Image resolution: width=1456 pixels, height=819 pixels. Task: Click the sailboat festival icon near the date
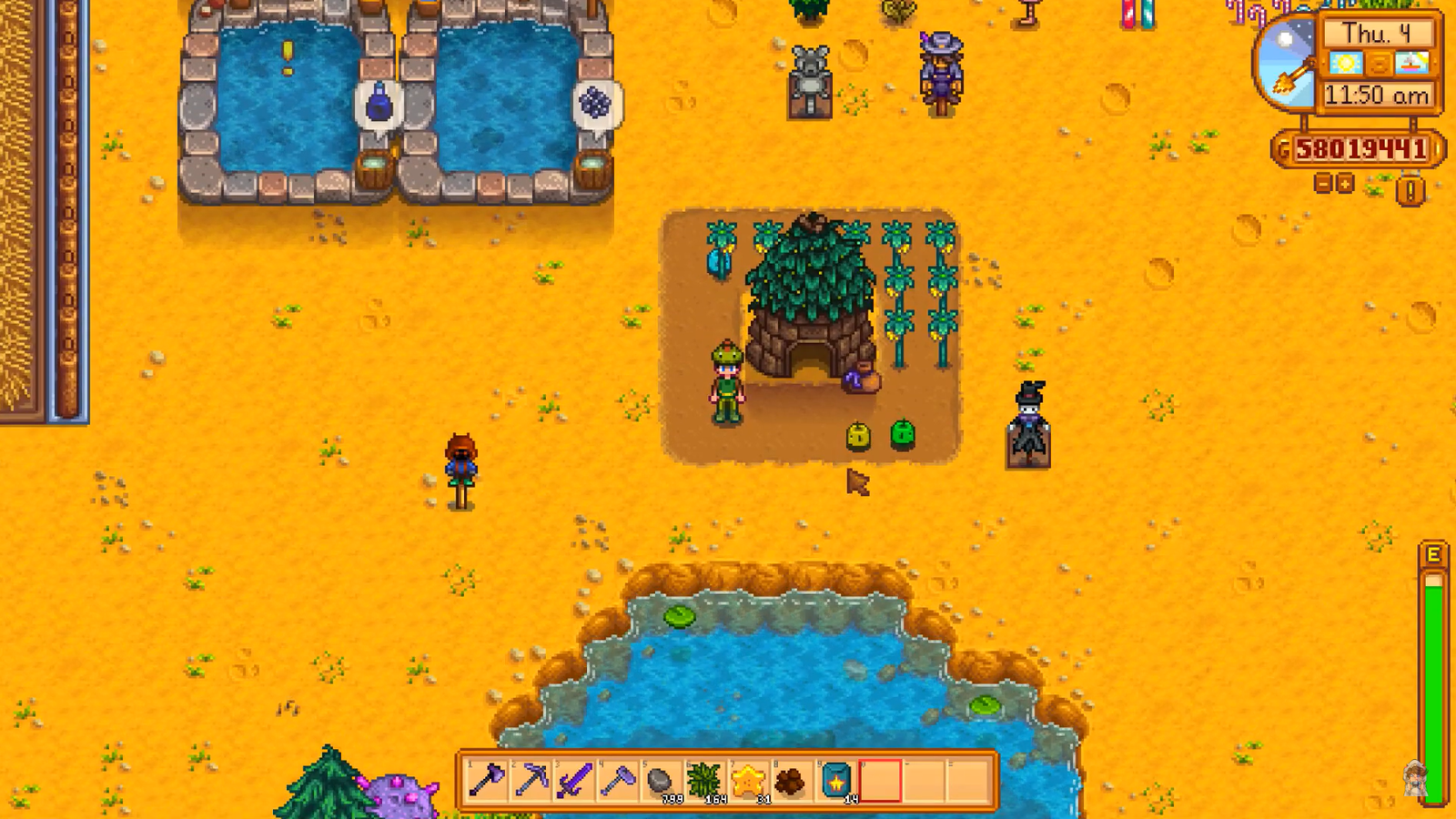click(x=1410, y=63)
